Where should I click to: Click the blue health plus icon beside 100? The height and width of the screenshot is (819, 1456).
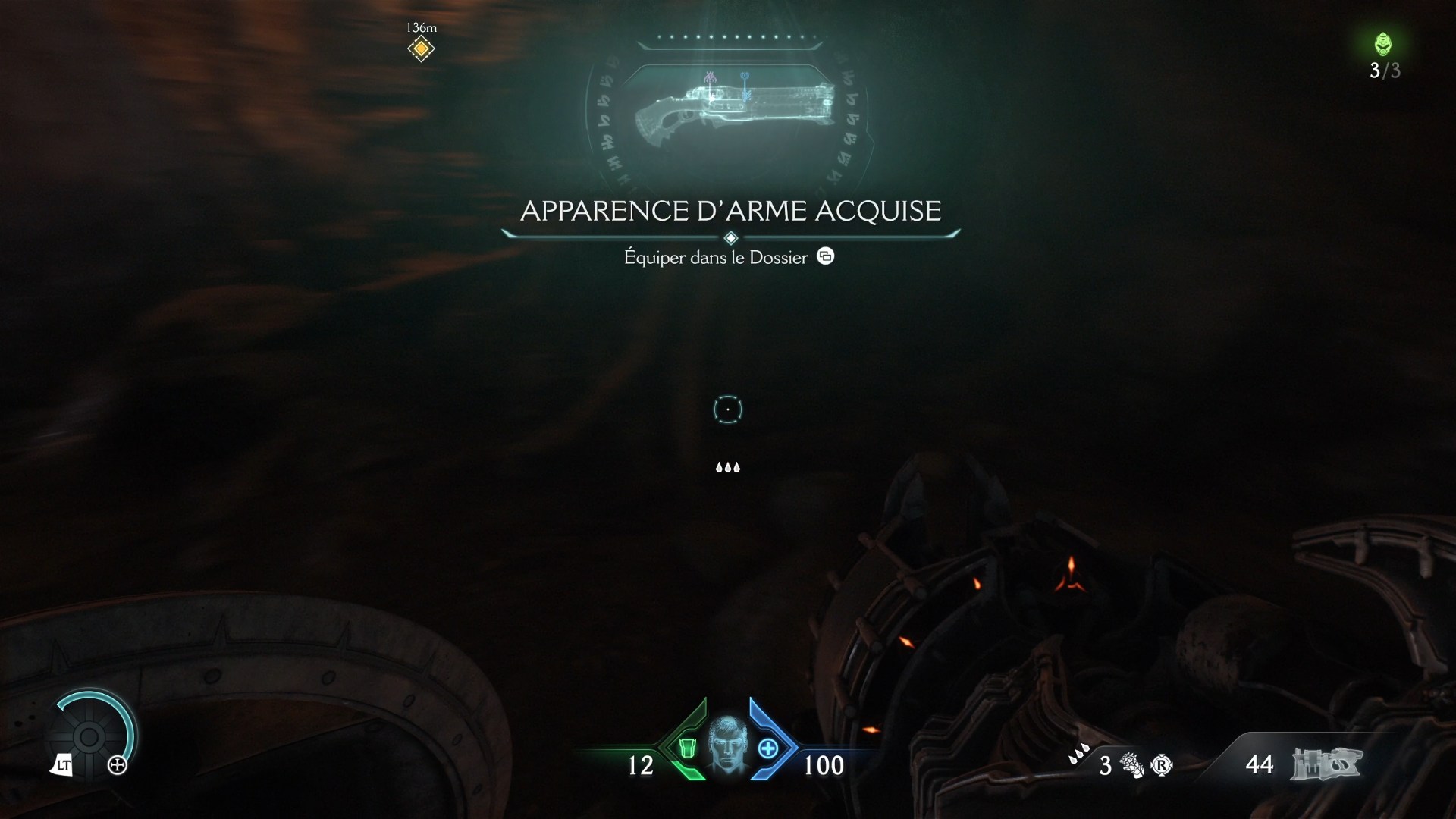(x=768, y=749)
